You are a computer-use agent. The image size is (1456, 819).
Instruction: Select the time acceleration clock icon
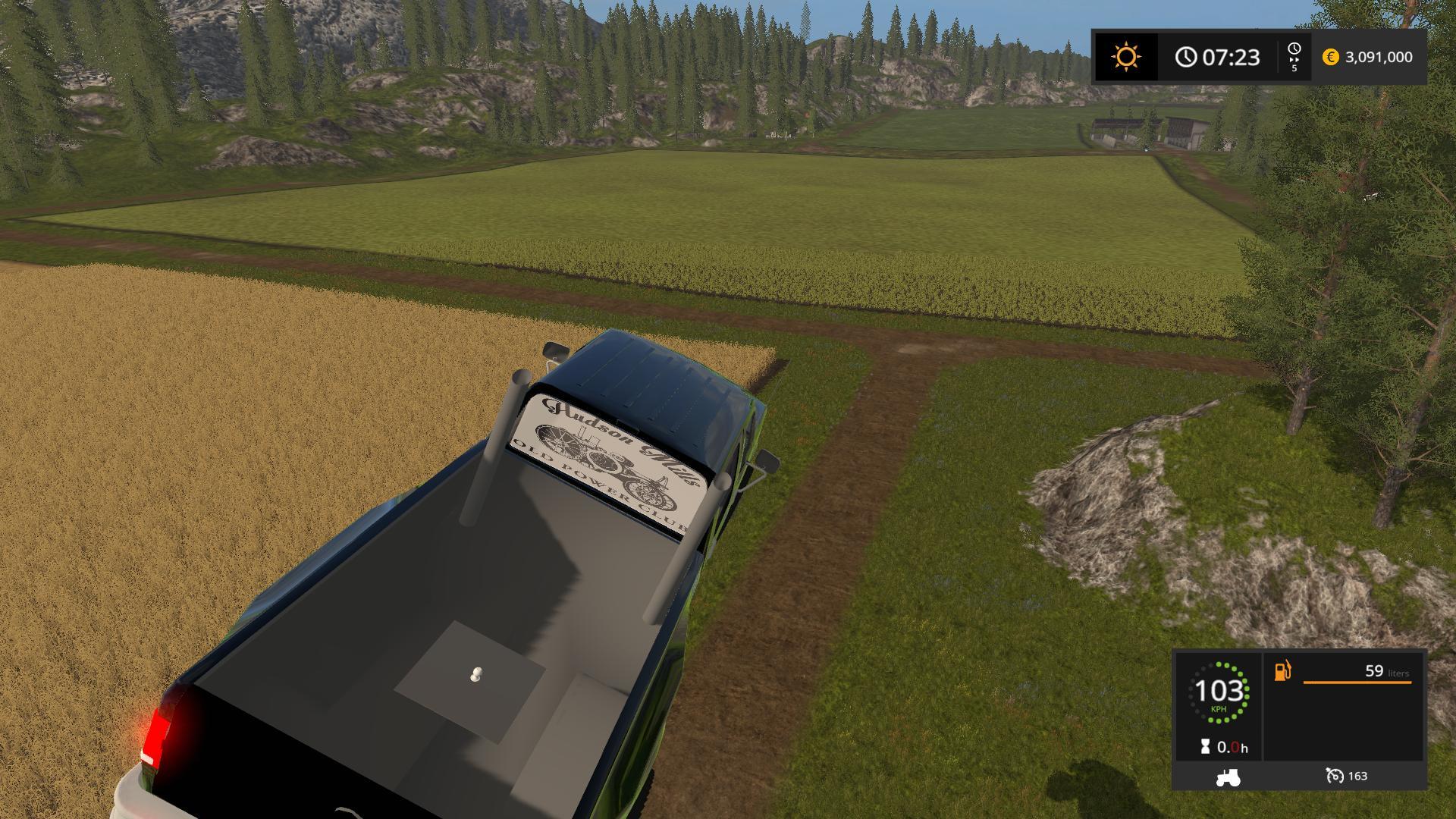[x=1294, y=50]
